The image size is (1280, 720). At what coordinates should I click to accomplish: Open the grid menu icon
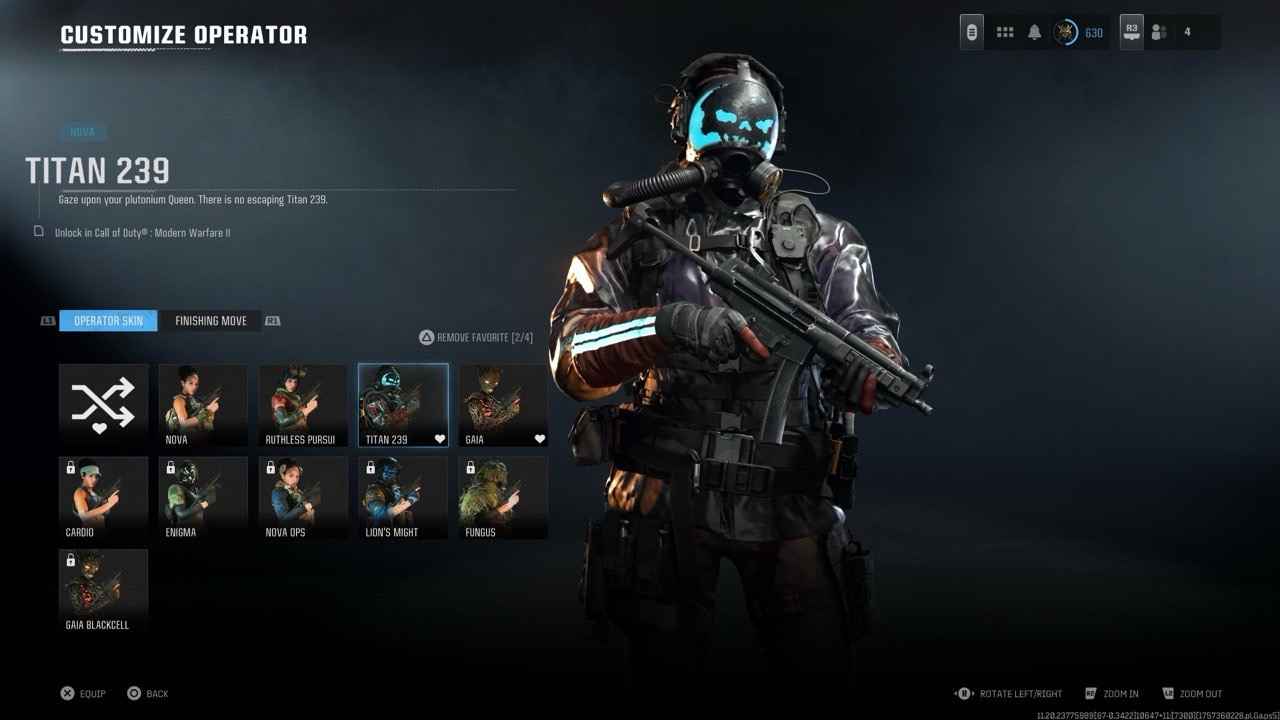coord(1005,32)
